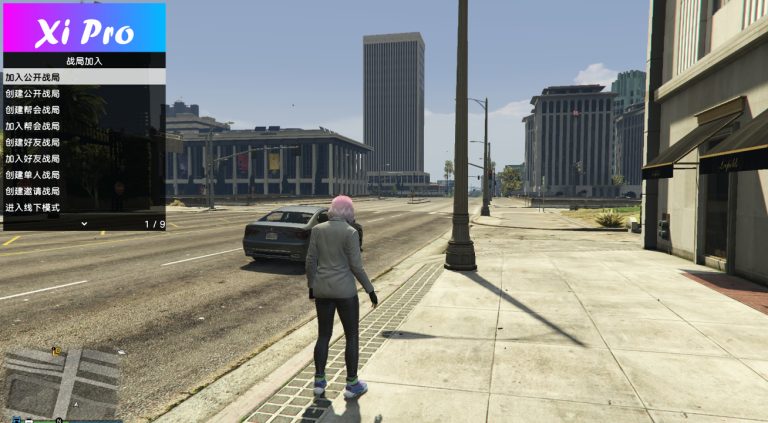Select 进入线下模式 entry

(x=83, y=207)
